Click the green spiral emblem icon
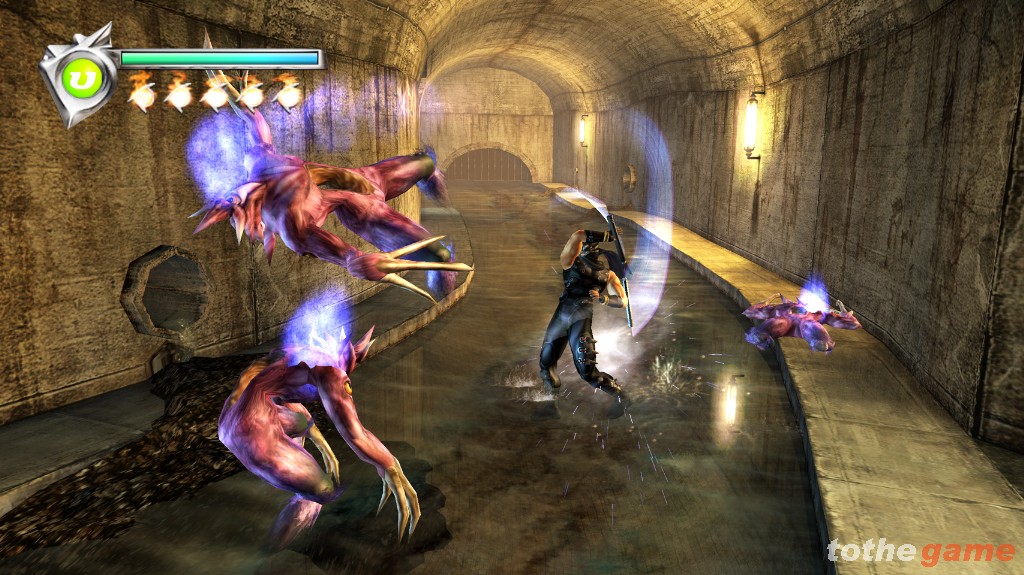The height and width of the screenshot is (575, 1024). [x=81, y=77]
